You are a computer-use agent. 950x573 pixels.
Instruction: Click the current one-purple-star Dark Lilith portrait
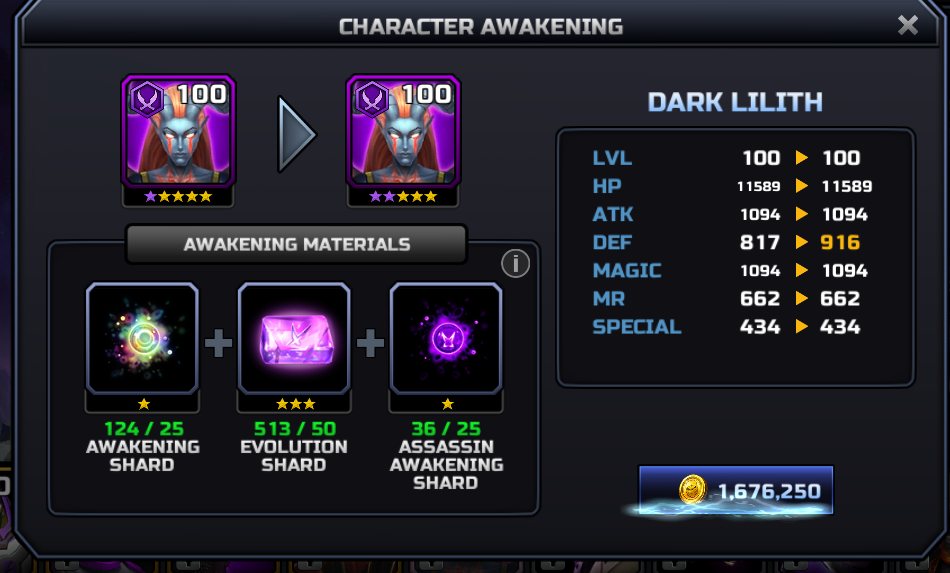coord(178,131)
